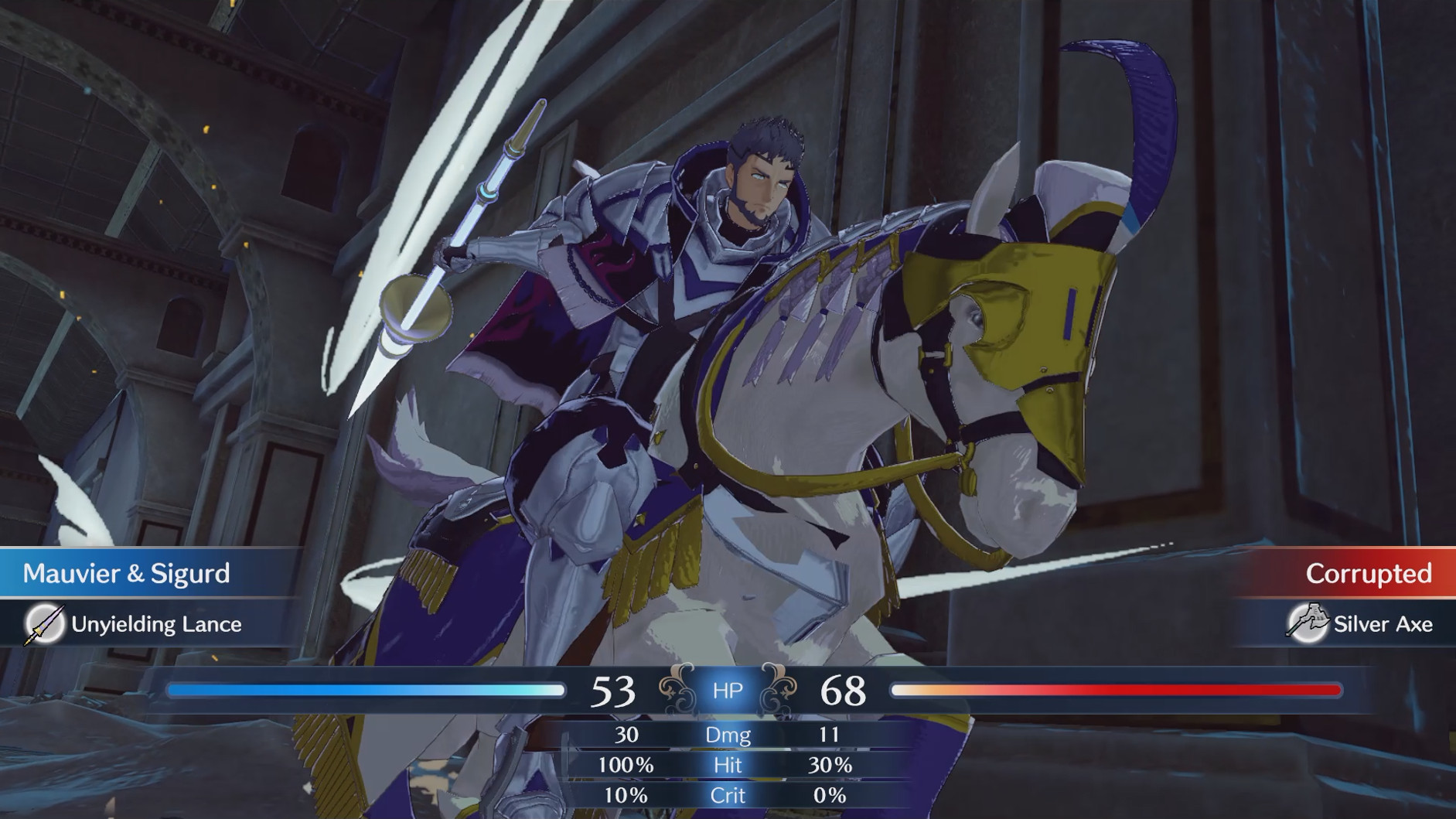The height and width of the screenshot is (819, 1456).
Task: Select the HP emblem icon between health values
Action: click(728, 691)
